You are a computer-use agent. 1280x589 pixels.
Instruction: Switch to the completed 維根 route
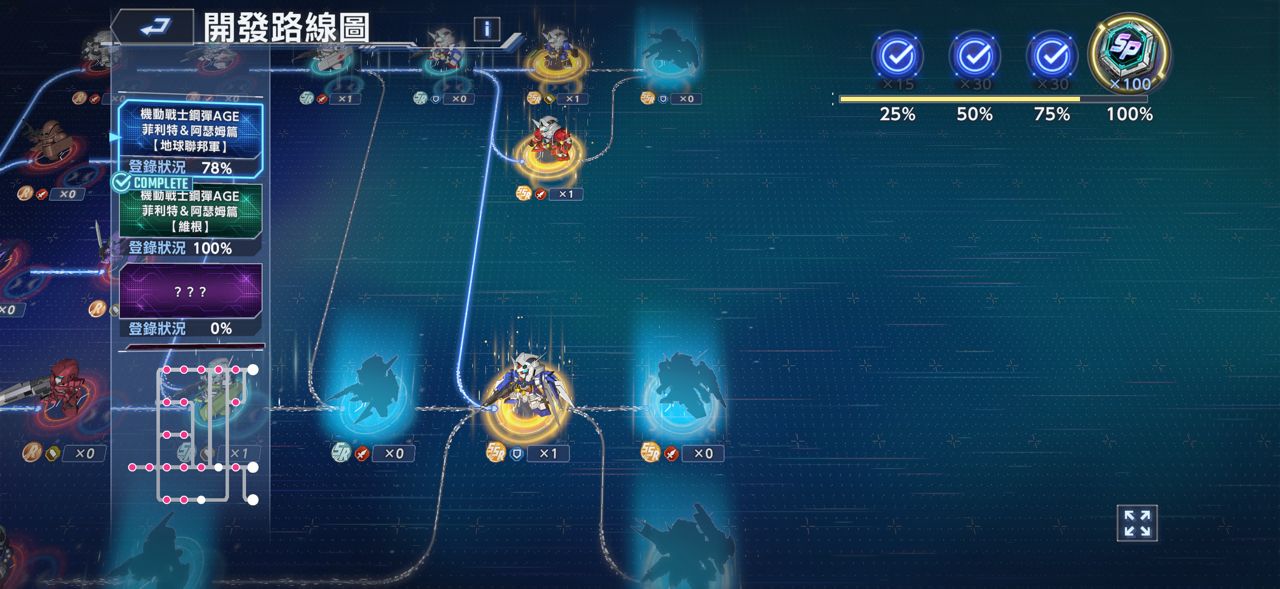(190, 210)
